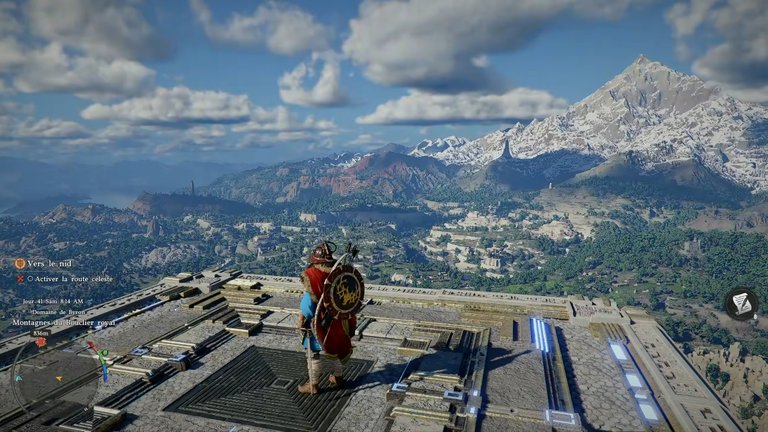Screen dimensions: 768x432
Task: Click the "Activer la route céleste" objective
Action: point(69,279)
